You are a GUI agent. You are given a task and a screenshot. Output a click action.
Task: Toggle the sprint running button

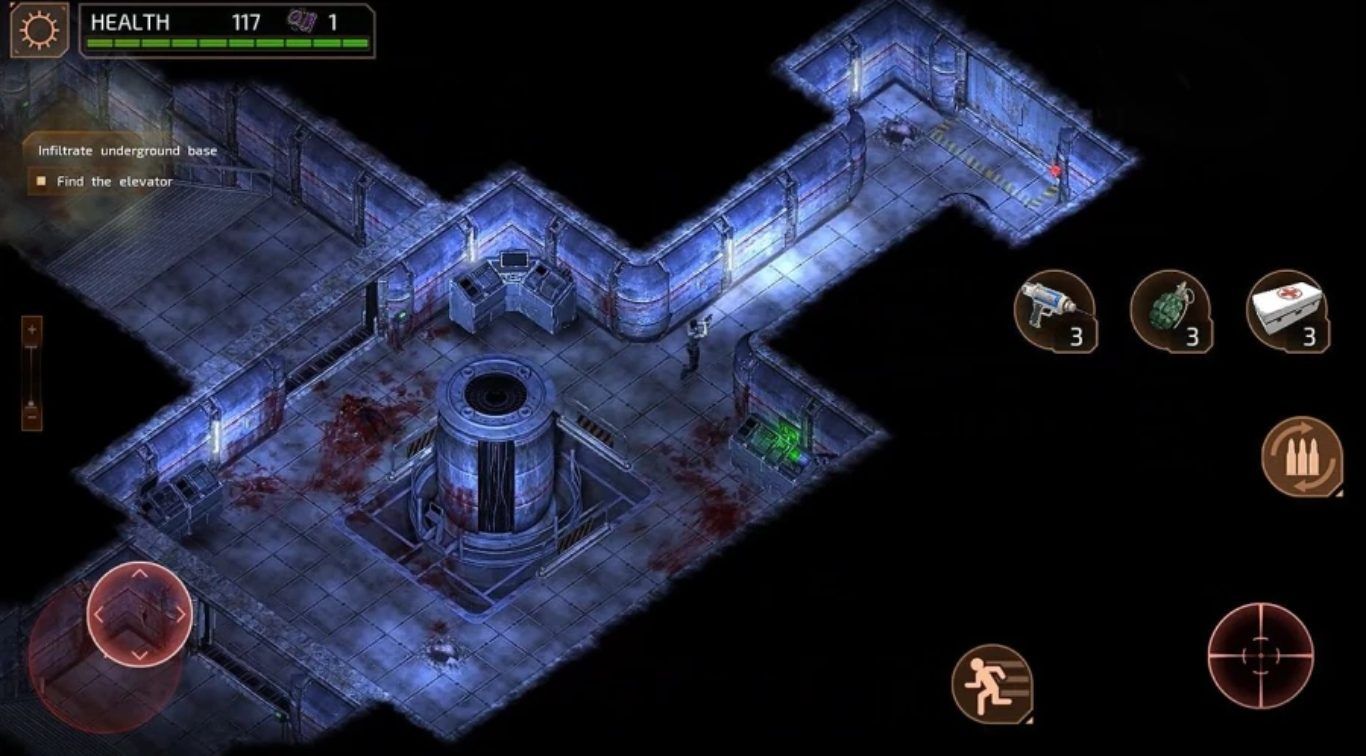coord(991,683)
